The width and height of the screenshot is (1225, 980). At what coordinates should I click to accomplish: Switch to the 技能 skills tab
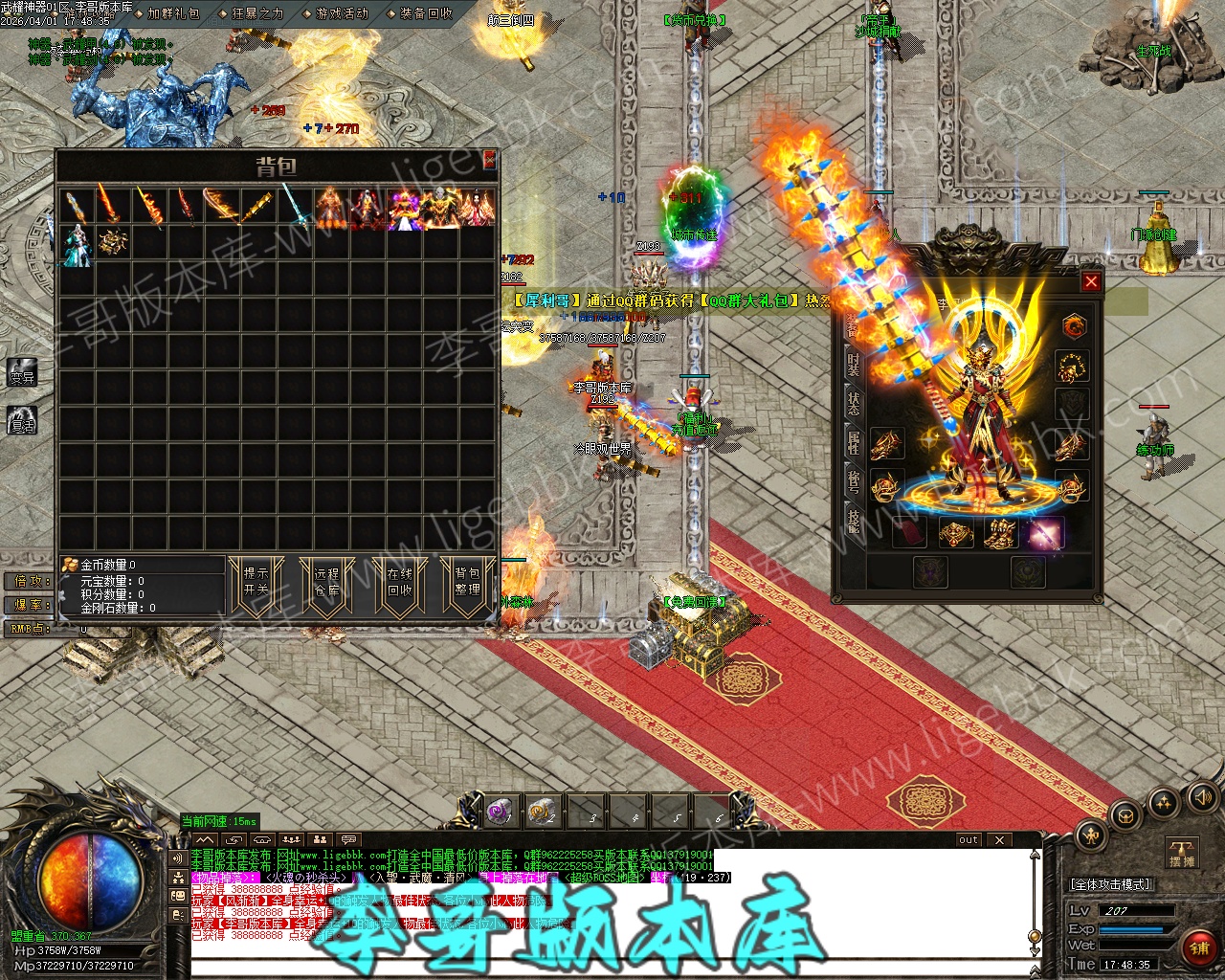853,520
